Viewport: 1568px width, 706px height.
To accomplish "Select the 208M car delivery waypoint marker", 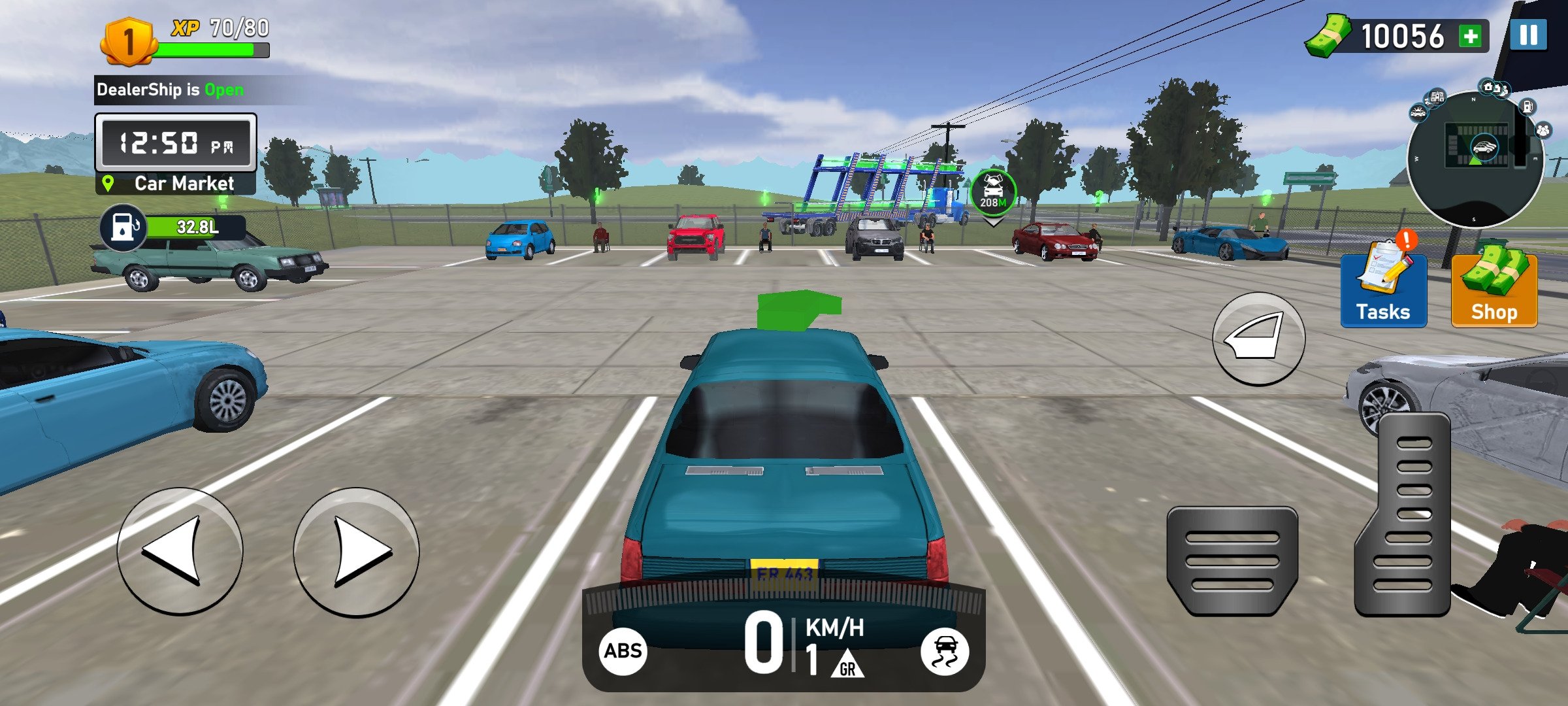I will click(x=992, y=193).
